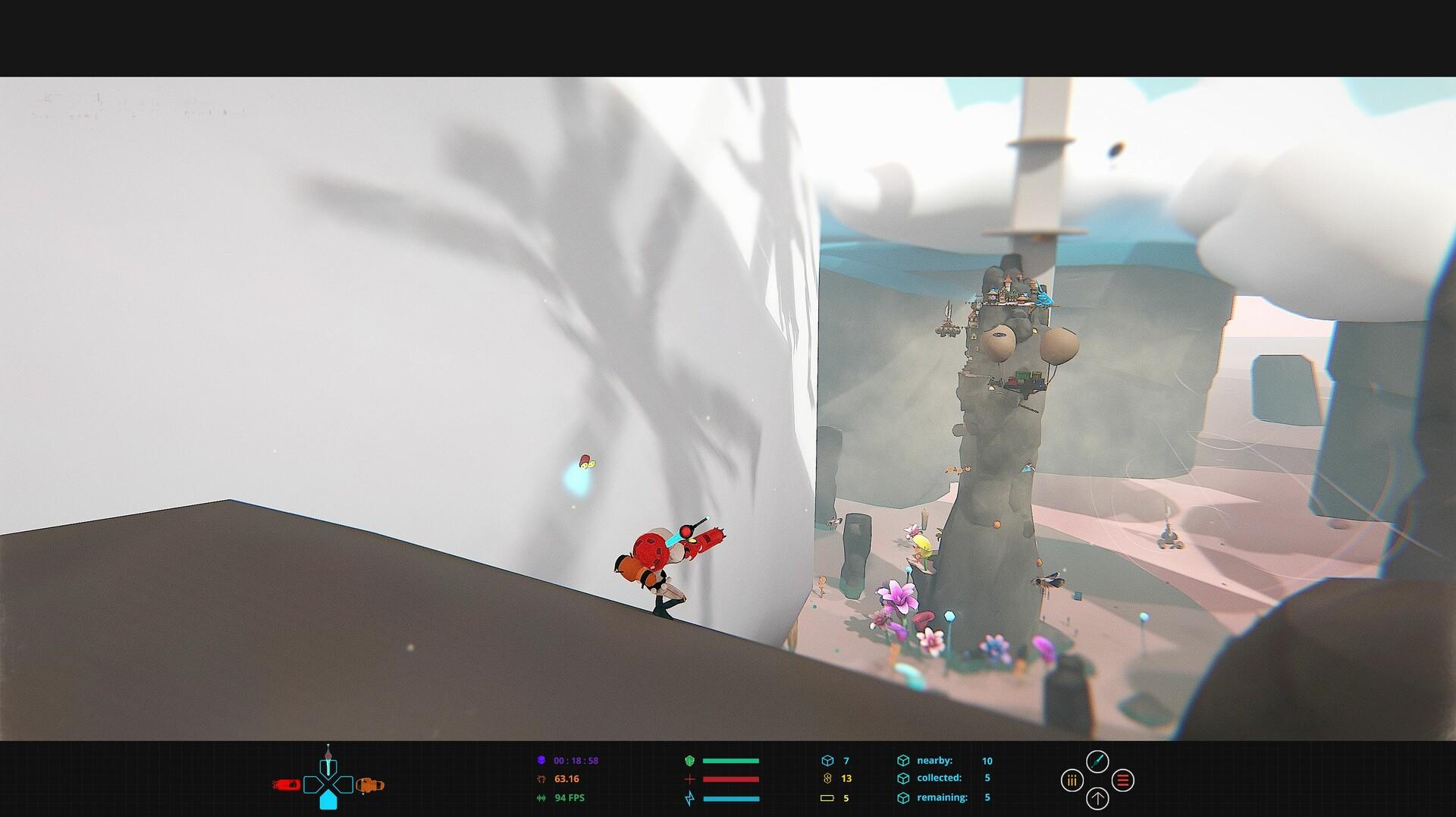Viewport: 1456px width, 817px height.
Task: Toggle the yellow matchsticks circular button
Action: tap(1072, 781)
